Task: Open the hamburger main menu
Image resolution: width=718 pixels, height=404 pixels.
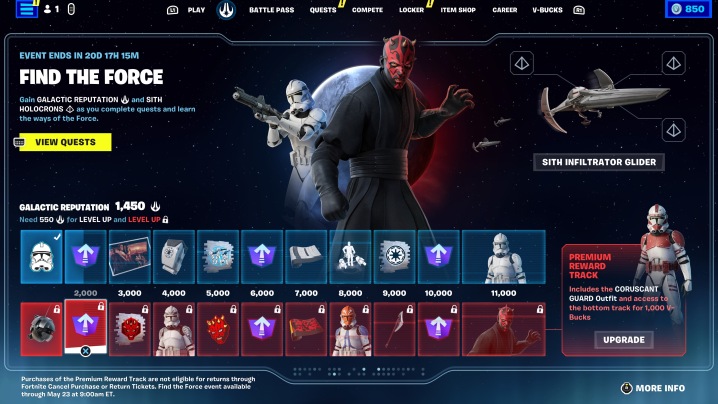Action: click(x=26, y=9)
